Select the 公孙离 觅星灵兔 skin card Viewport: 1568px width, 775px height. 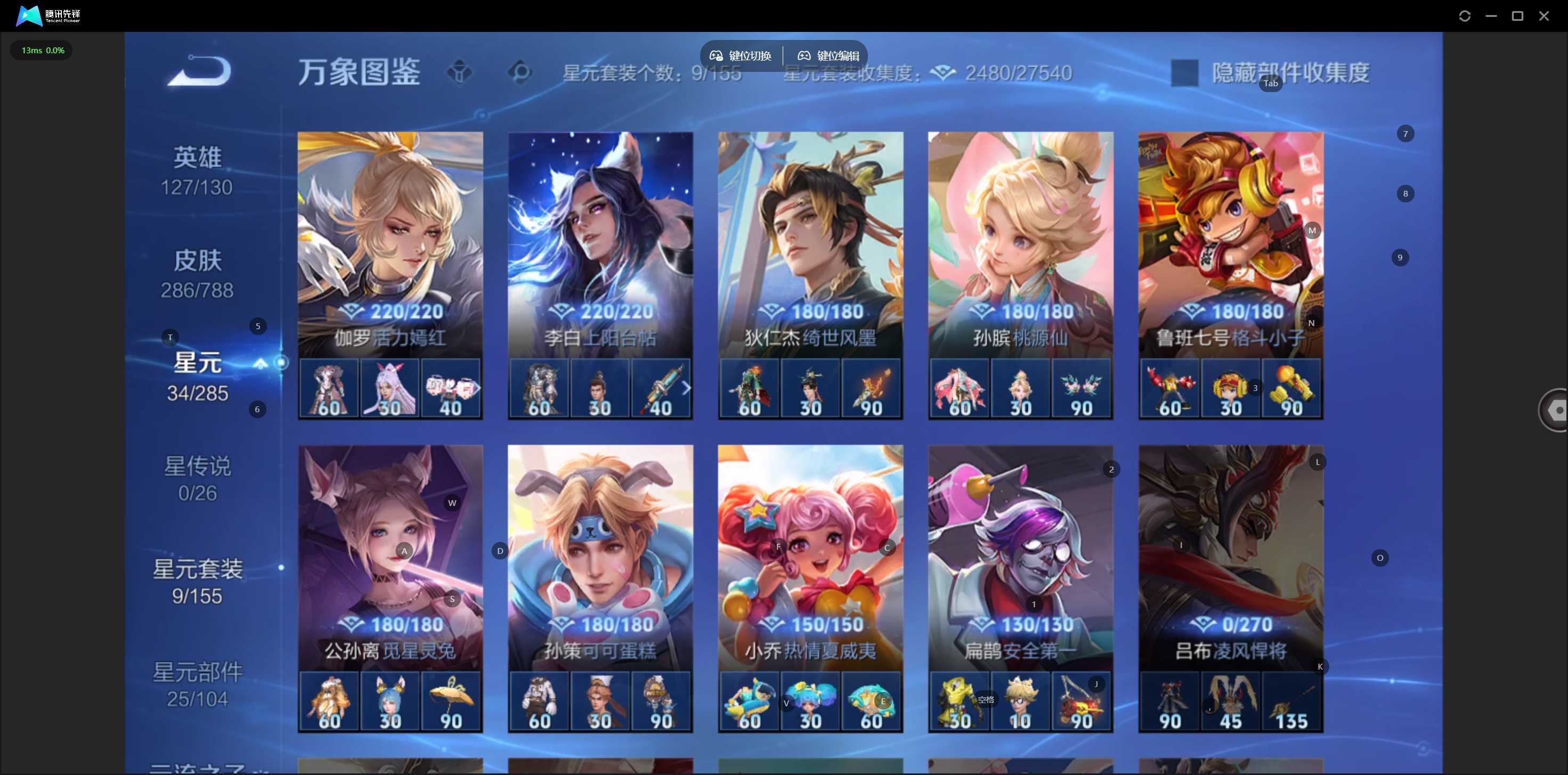(390, 557)
